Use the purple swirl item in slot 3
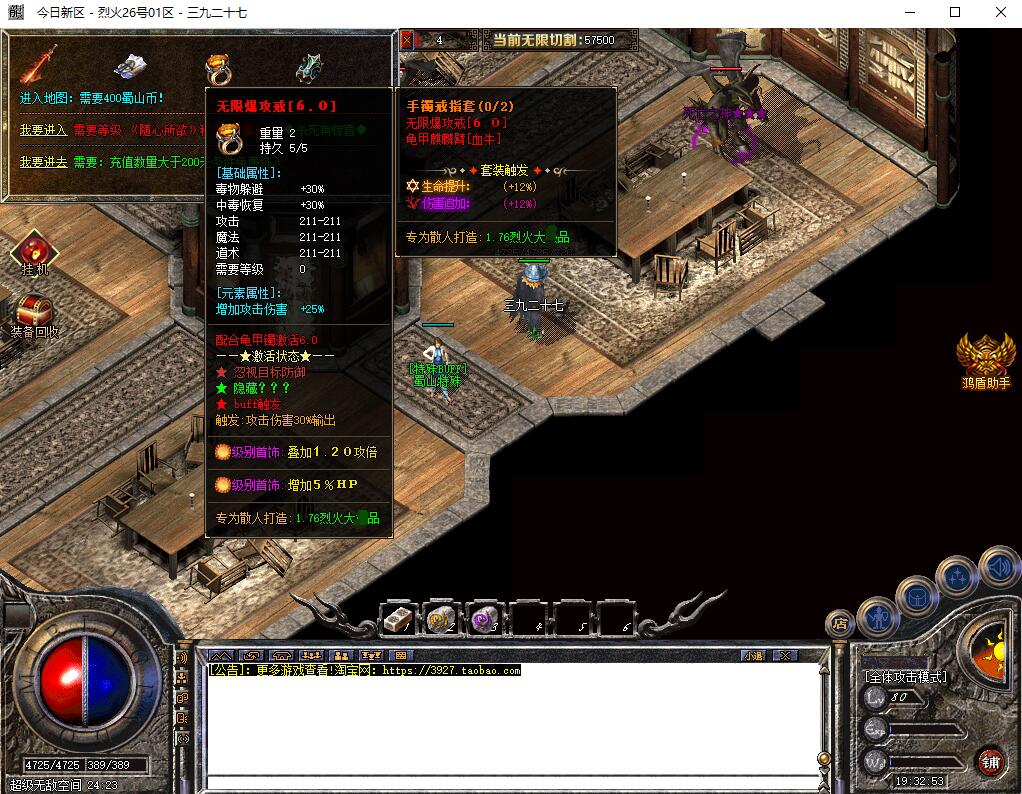Screen dimensions: 1022x794 (x=485, y=621)
